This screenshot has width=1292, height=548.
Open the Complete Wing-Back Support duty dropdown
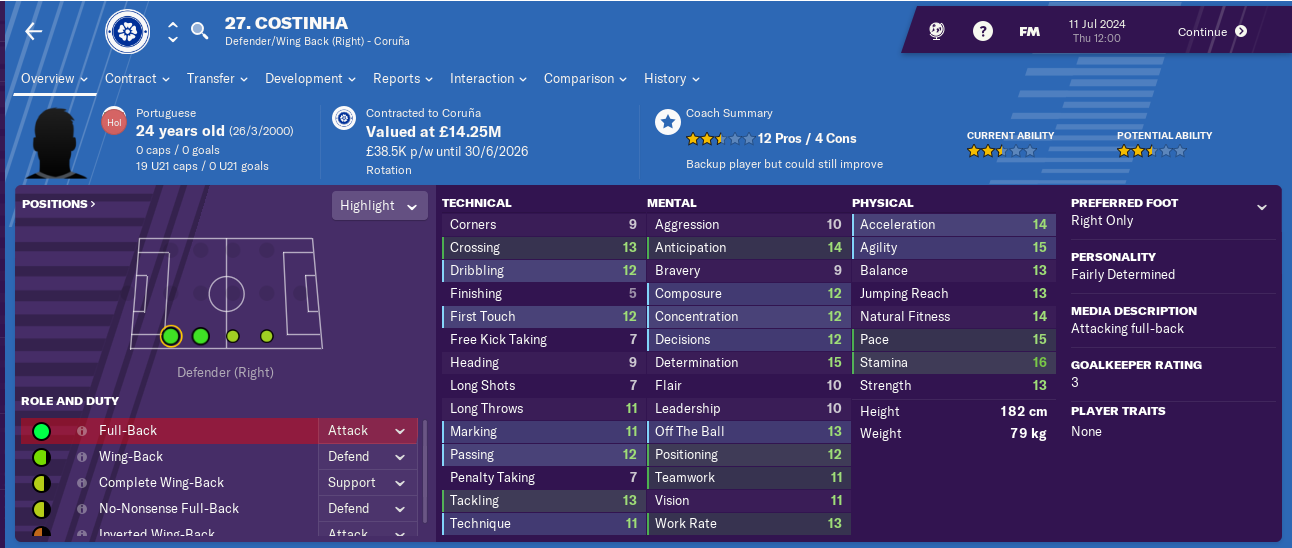pos(367,482)
